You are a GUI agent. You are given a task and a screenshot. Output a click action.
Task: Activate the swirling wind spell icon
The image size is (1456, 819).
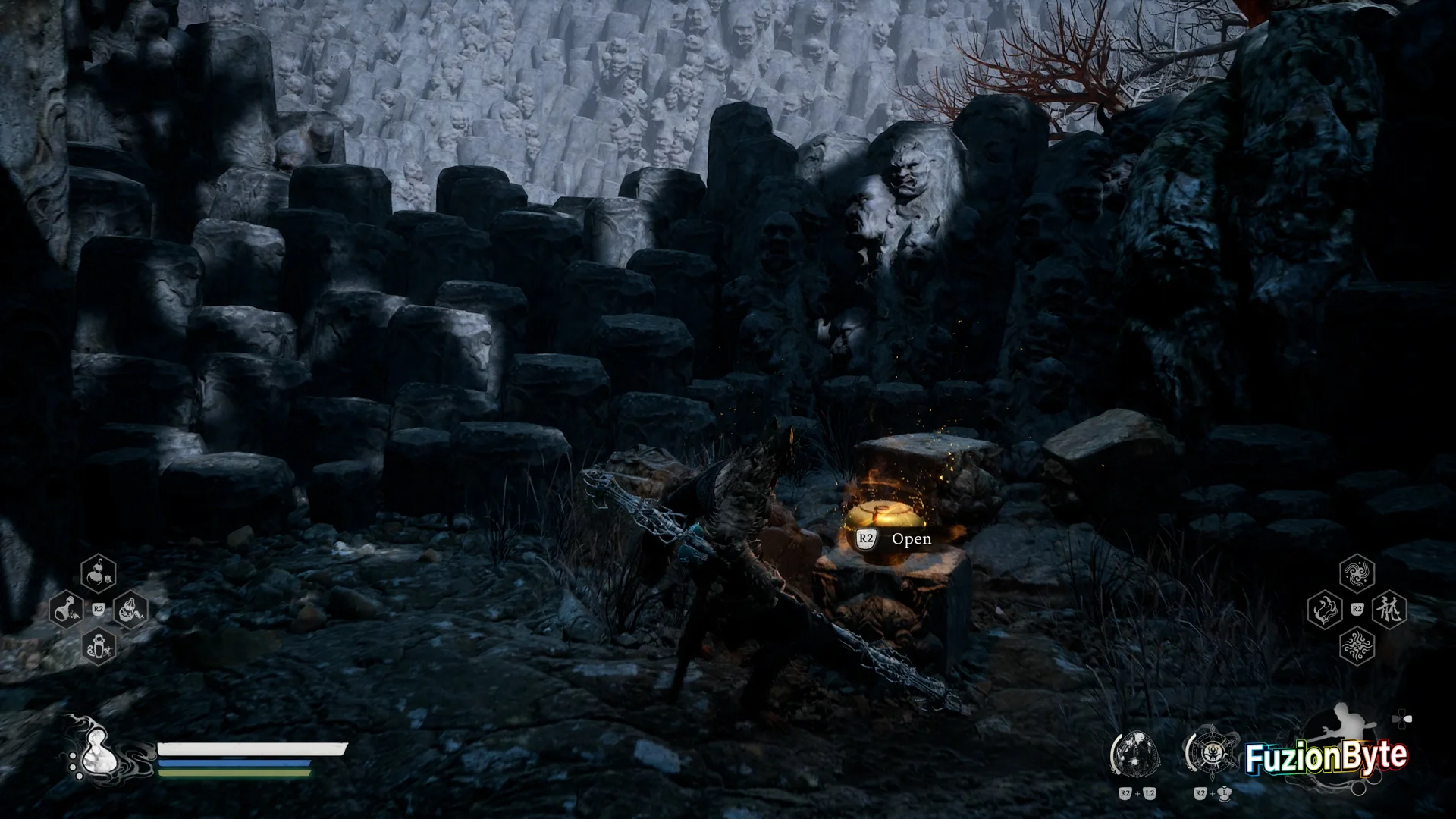click(1357, 573)
